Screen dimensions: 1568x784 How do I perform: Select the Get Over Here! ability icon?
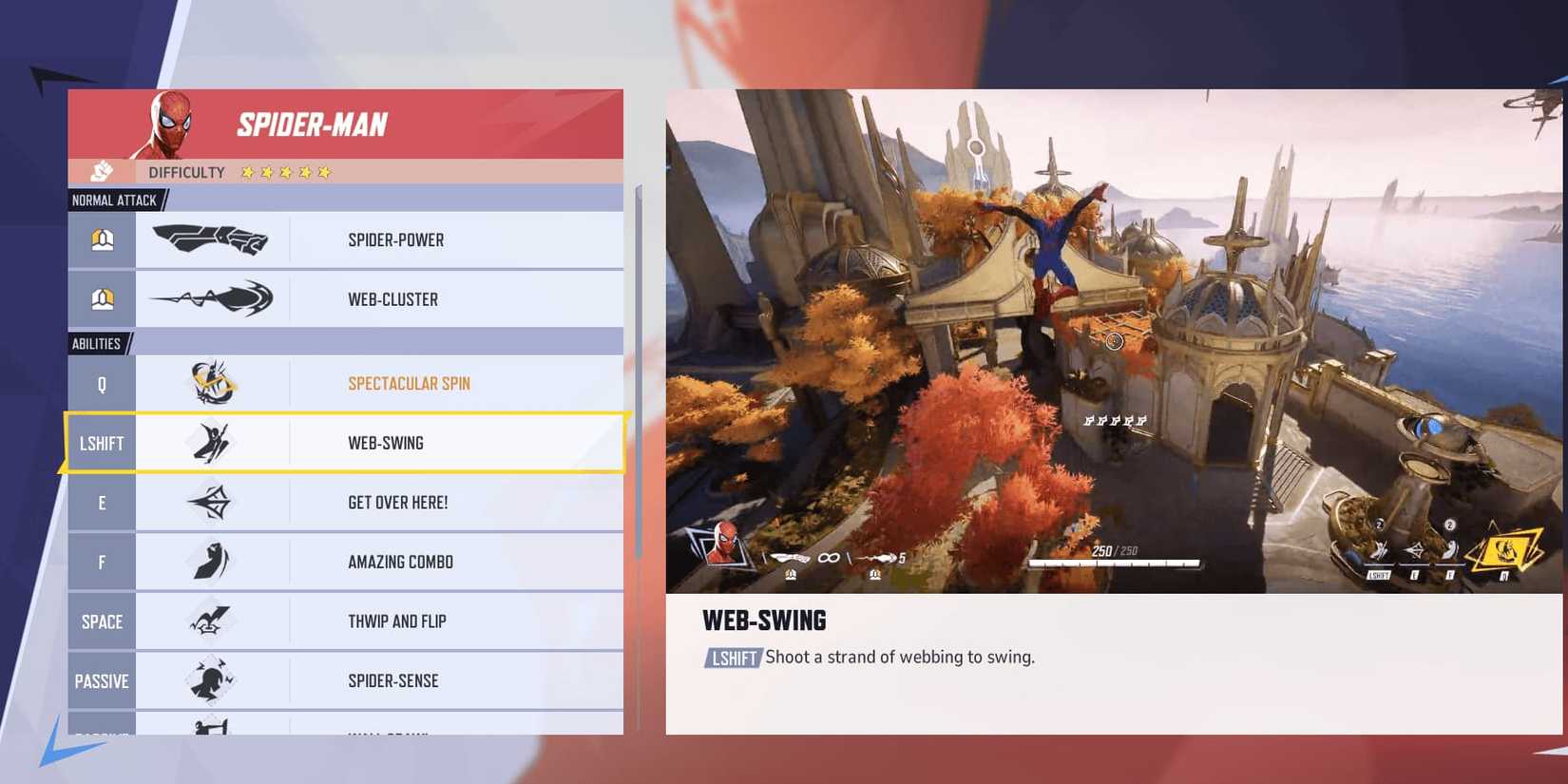click(211, 502)
